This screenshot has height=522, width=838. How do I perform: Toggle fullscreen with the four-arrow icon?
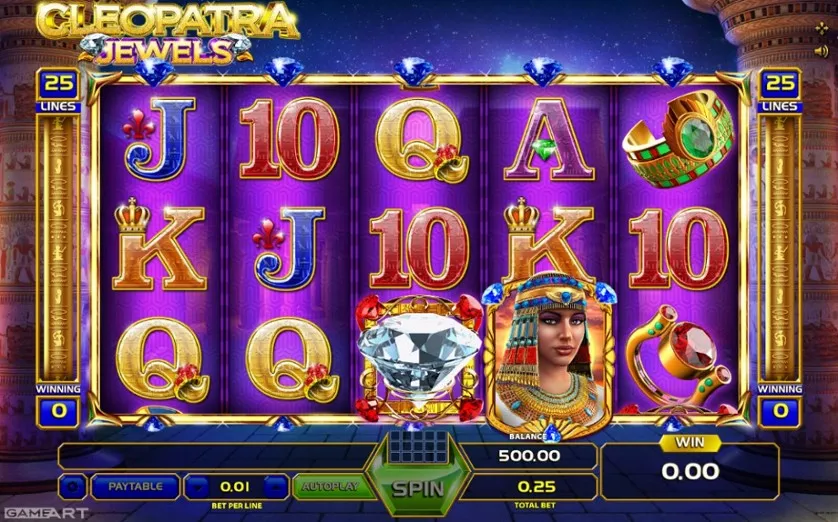coord(822,28)
